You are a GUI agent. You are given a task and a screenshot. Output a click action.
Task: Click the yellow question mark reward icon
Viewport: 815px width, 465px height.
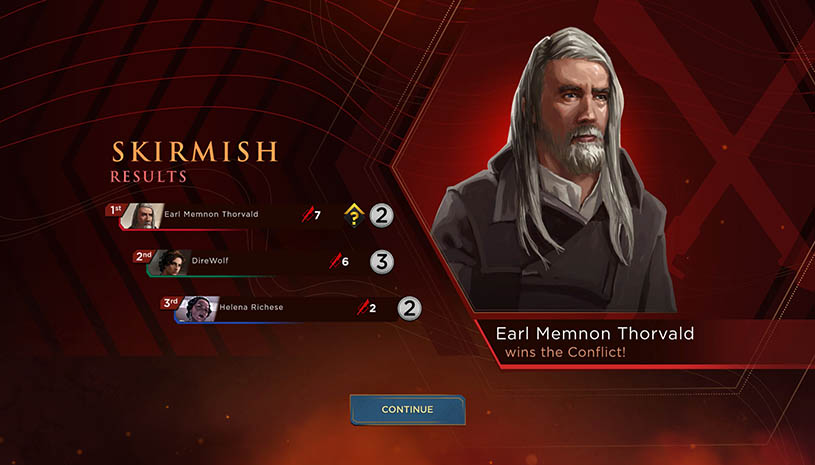353,214
